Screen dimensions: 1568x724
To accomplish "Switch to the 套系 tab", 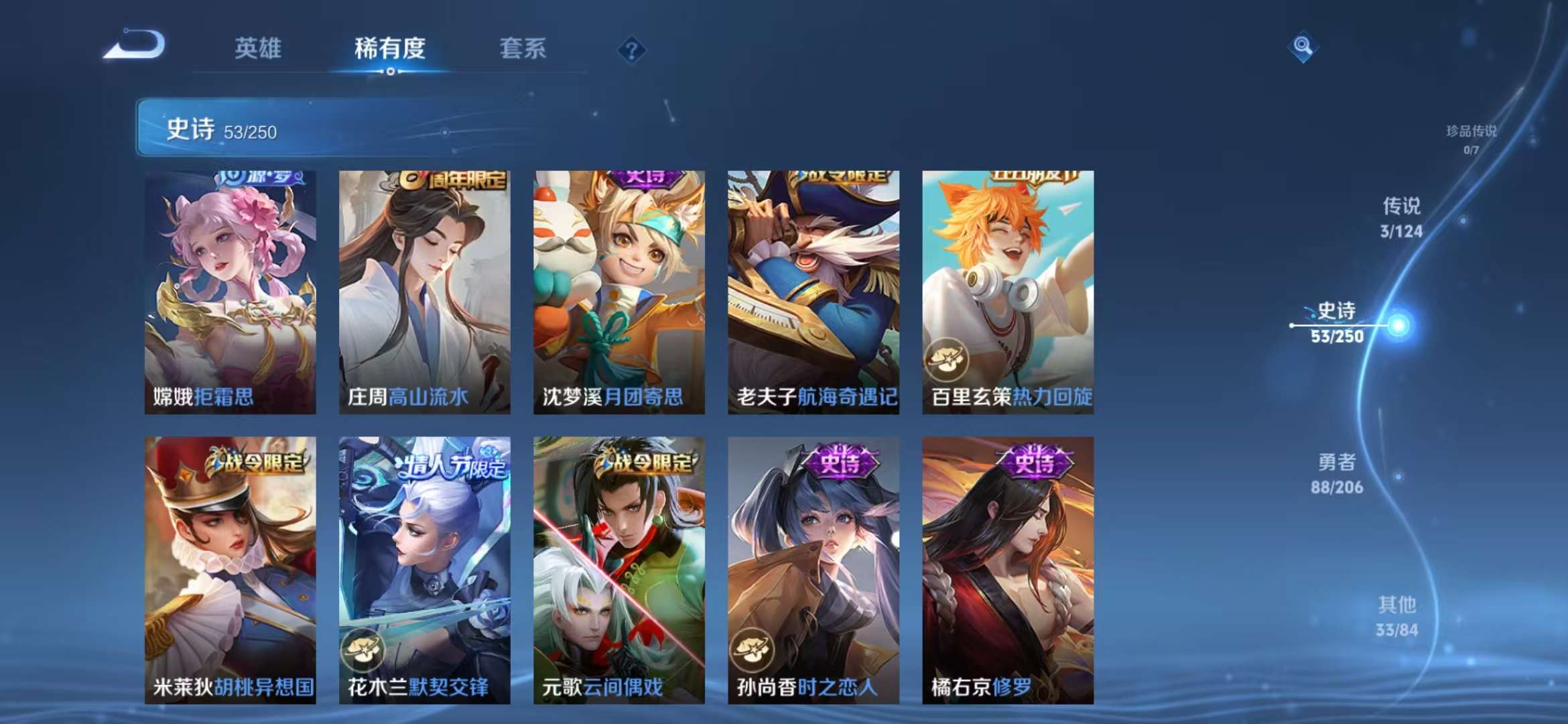I will (x=522, y=50).
